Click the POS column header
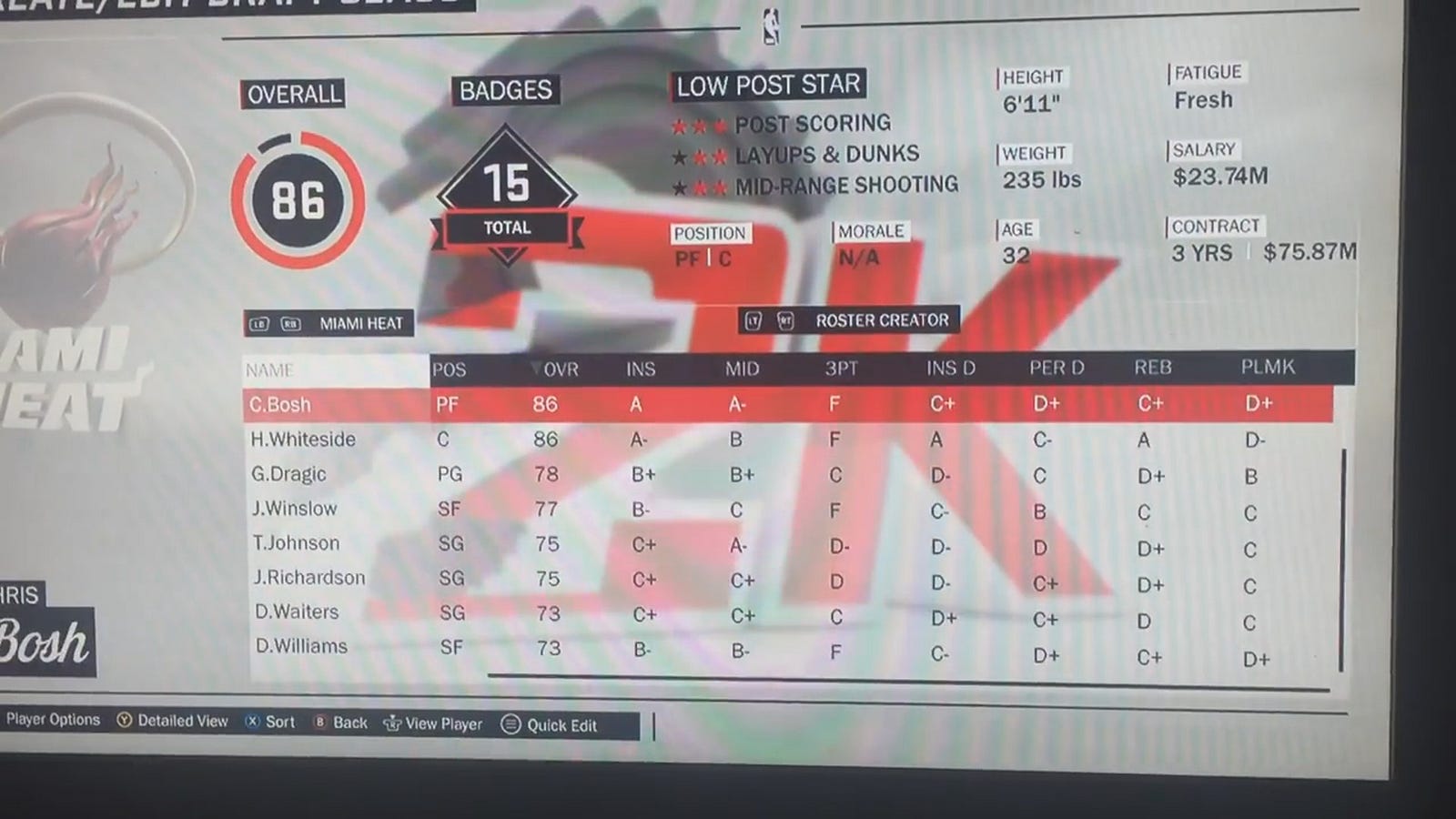This screenshot has width=1456, height=819. point(449,370)
